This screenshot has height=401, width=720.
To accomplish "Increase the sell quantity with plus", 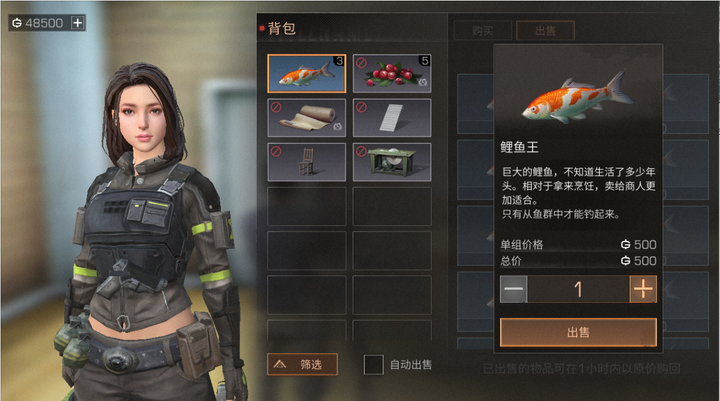I will click(x=643, y=289).
